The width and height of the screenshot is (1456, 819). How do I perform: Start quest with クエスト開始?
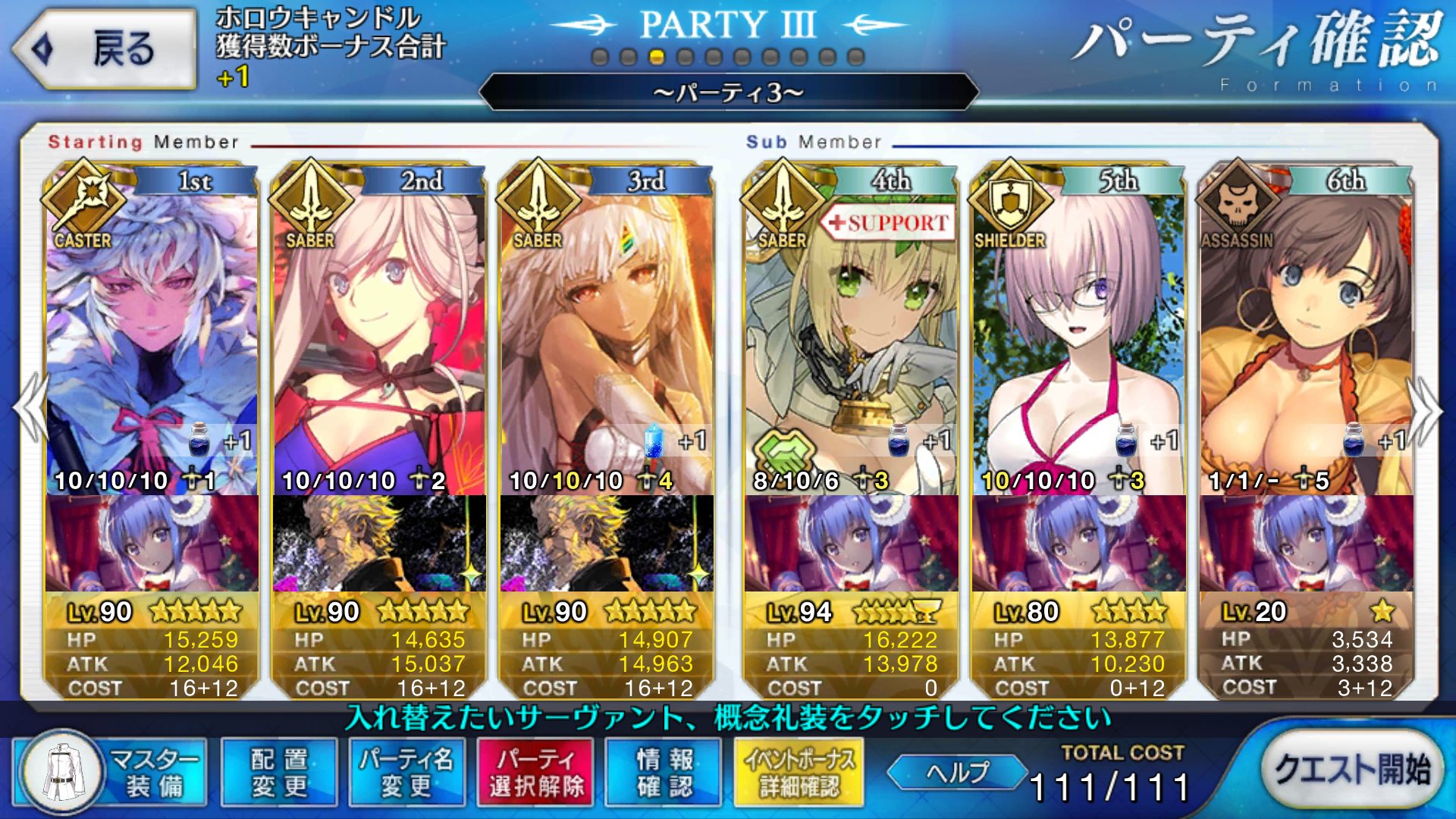[1352, 770]
